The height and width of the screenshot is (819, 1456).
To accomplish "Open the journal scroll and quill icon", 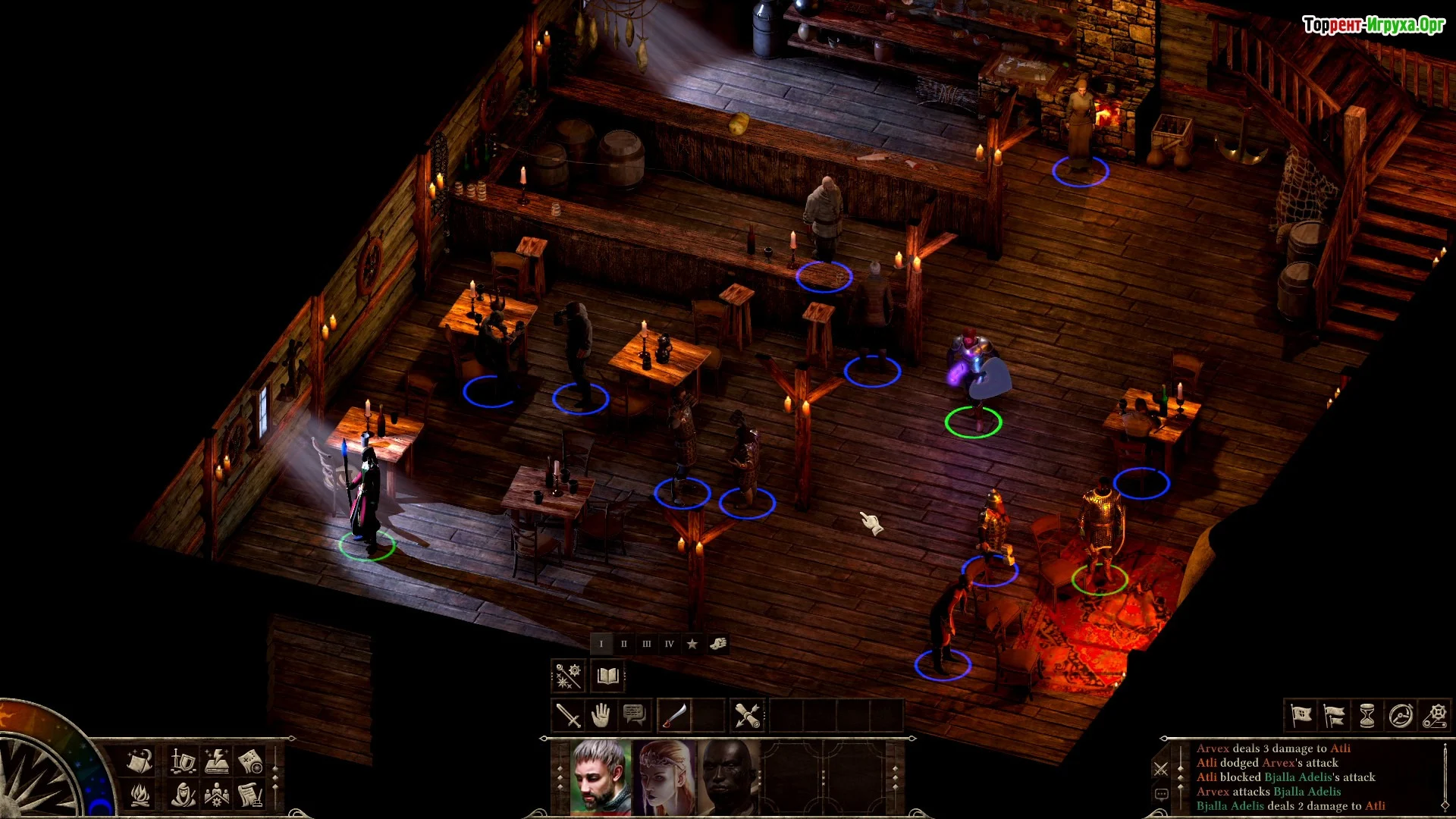I will (x=250, y=795).
